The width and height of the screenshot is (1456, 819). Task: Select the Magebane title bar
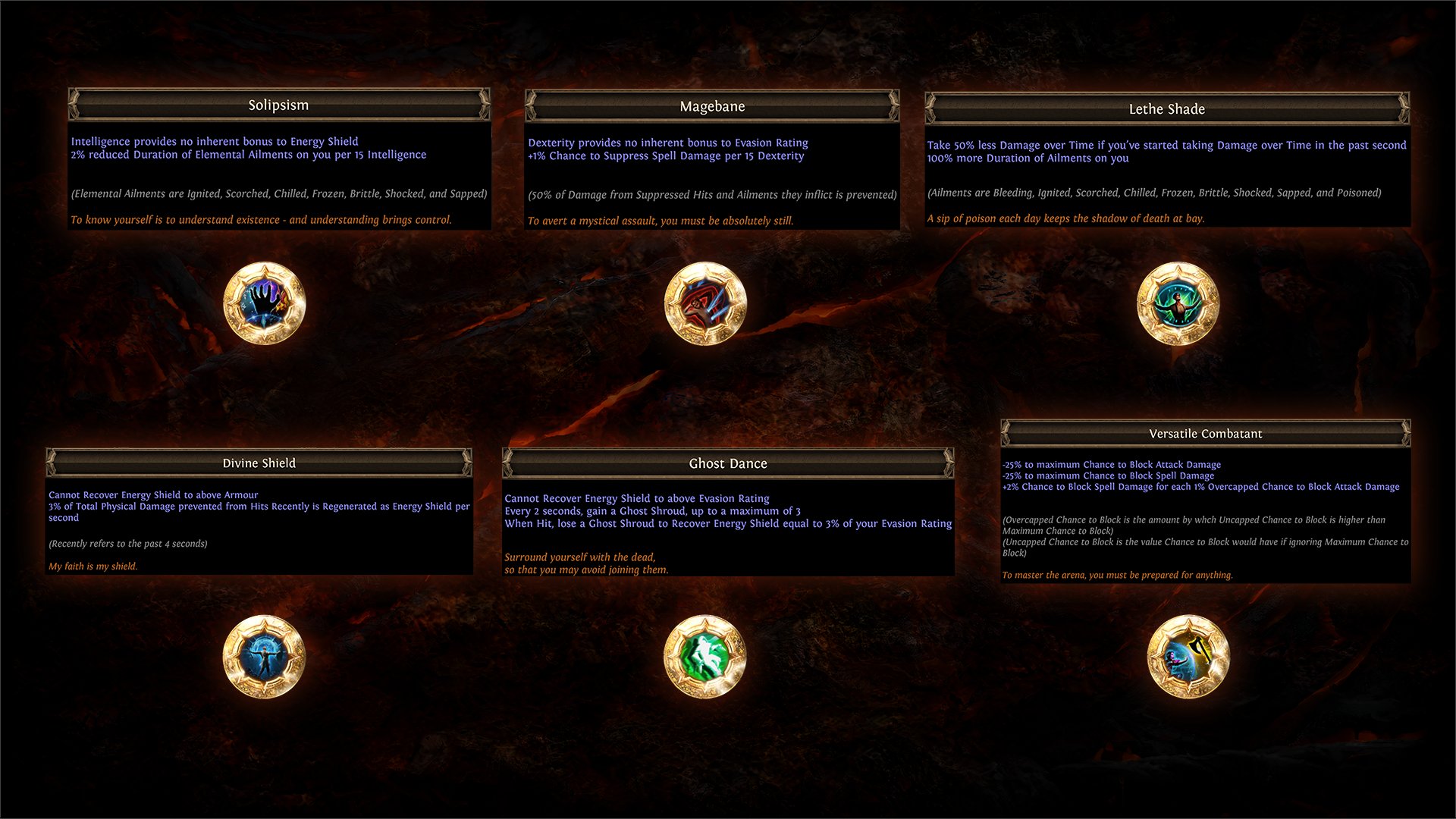[712, 106]
